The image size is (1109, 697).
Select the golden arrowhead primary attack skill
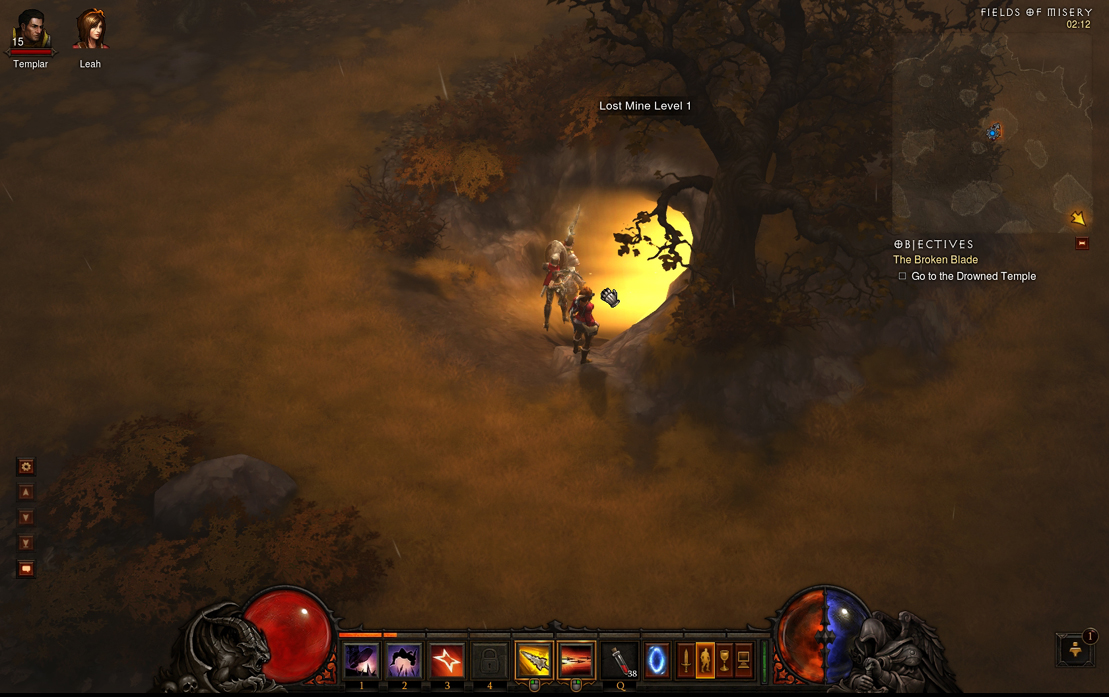[533, 661]
